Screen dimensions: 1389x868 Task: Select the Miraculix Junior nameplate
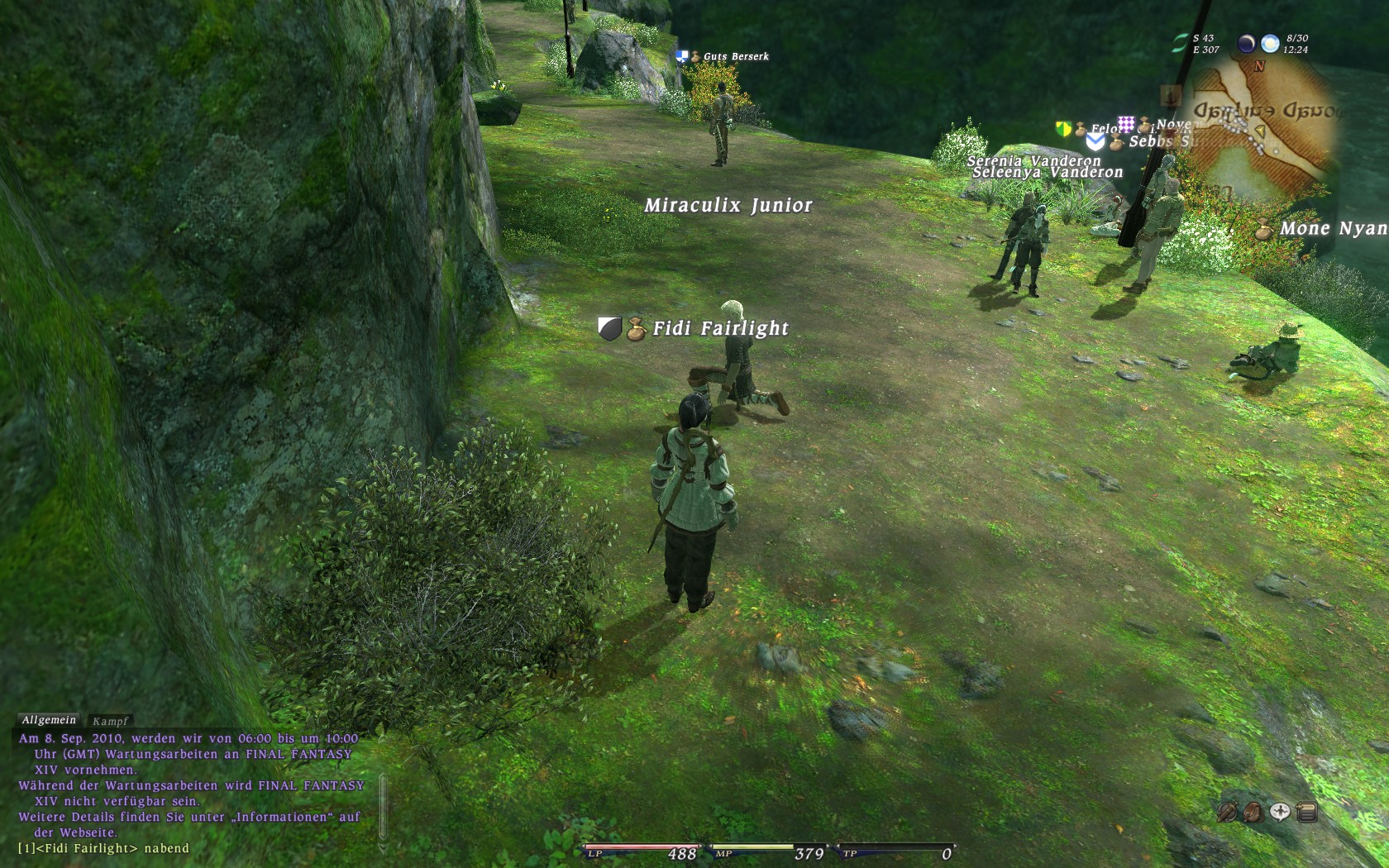pyautogui.click(x=728, y=205)
